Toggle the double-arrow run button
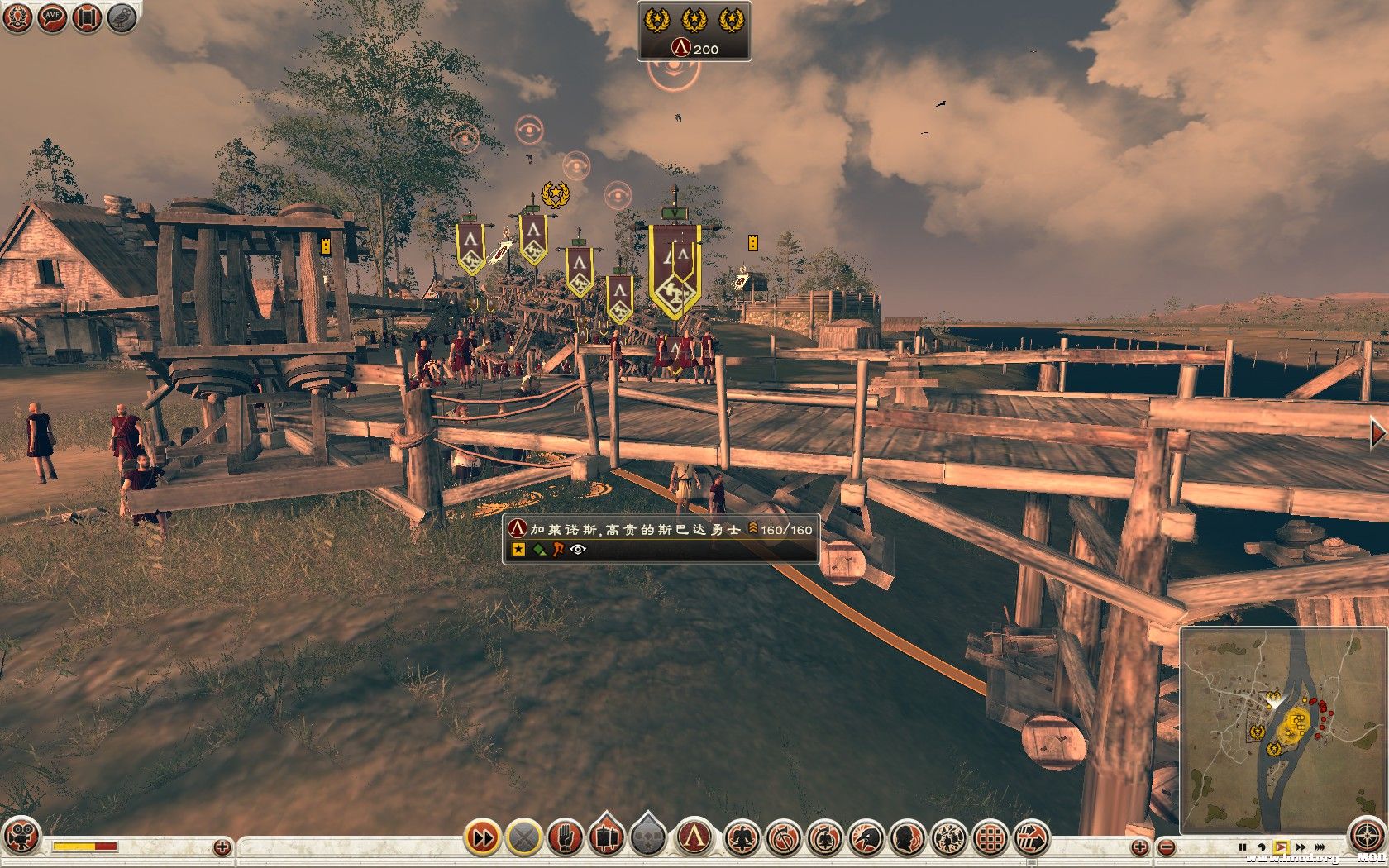The width and height of the screenshot is (1389, 868). tap(482, 838)
